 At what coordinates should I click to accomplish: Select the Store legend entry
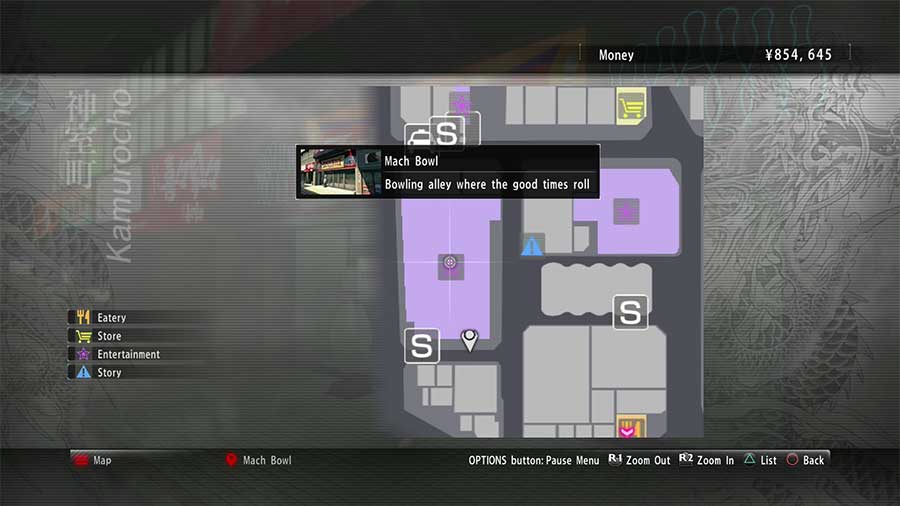pyautogui.click(x=109, y=336)
